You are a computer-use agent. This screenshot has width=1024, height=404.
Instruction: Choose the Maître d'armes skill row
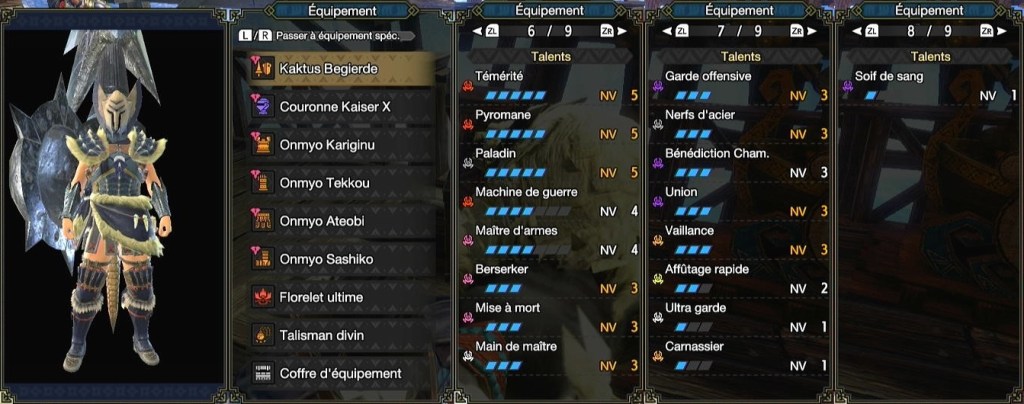pos(549,240)
